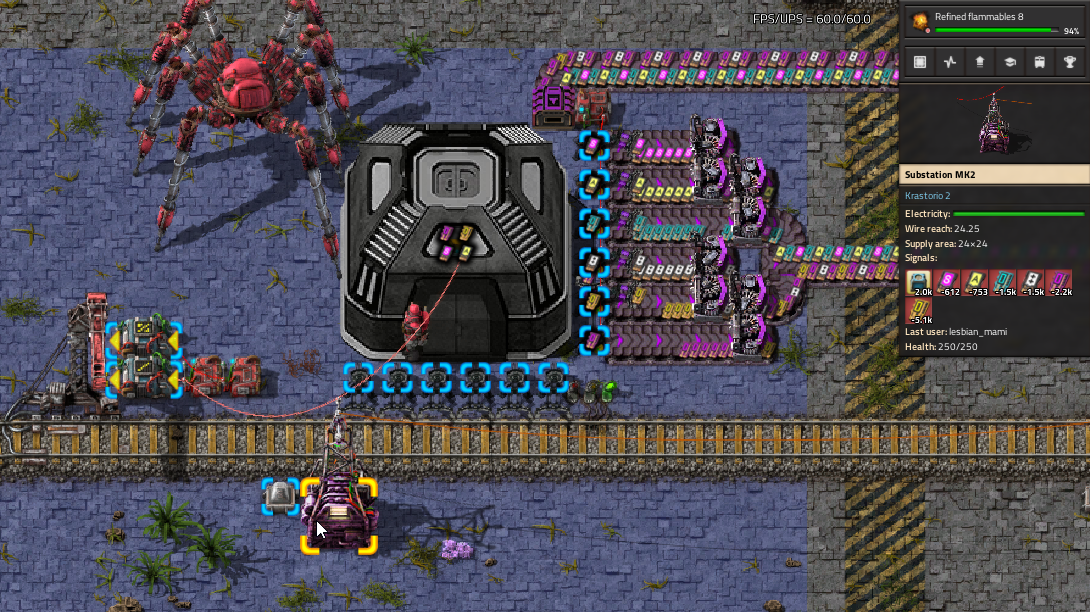Open production statistics via the pulse icon
This screenshot has height=612, width=1090.
pos(950,62)
